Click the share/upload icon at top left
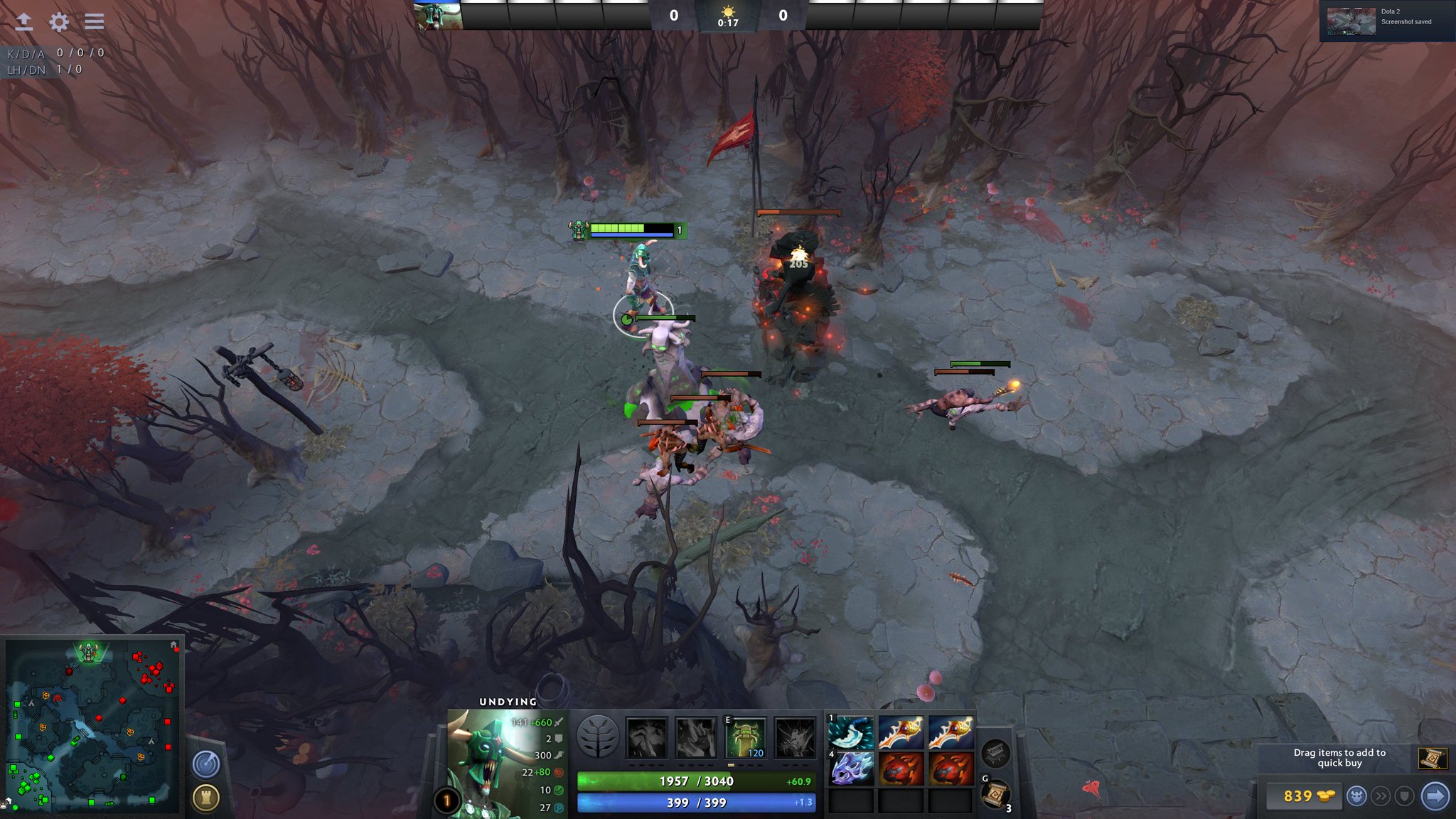Image resolution: width=1456 pixels, height=819 pixels. point(26,20)
